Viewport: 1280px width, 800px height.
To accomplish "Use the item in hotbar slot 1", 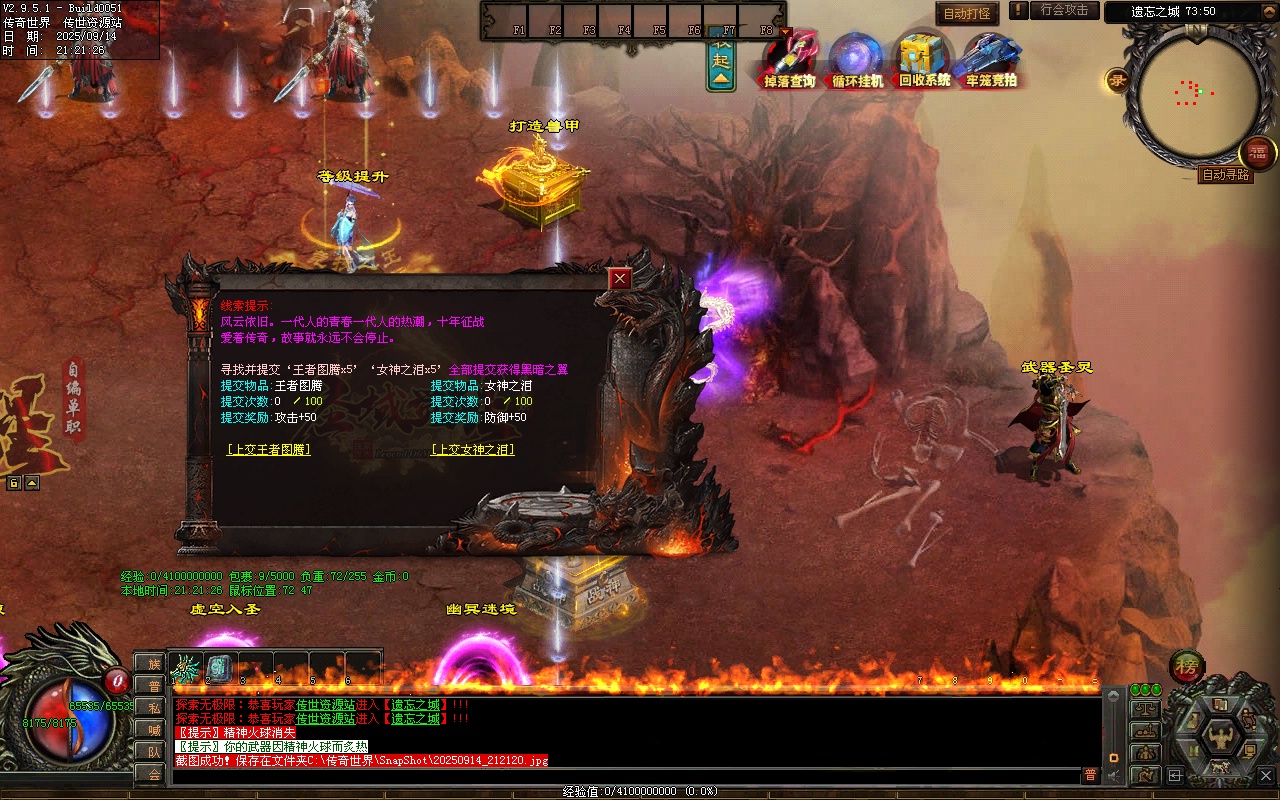I will pos(186,668).
